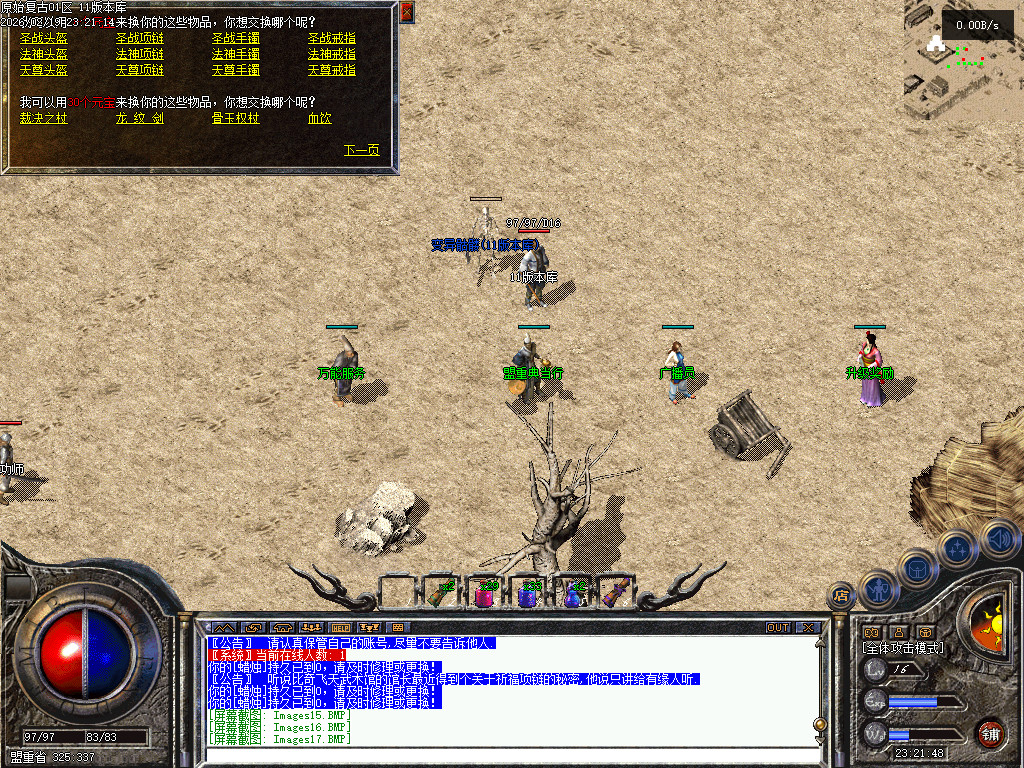Image resolution: width=1024 pixels, height=768 pixels.
Task: Exchange for the 裁决之杖 weapon
Action: [44, 118]
